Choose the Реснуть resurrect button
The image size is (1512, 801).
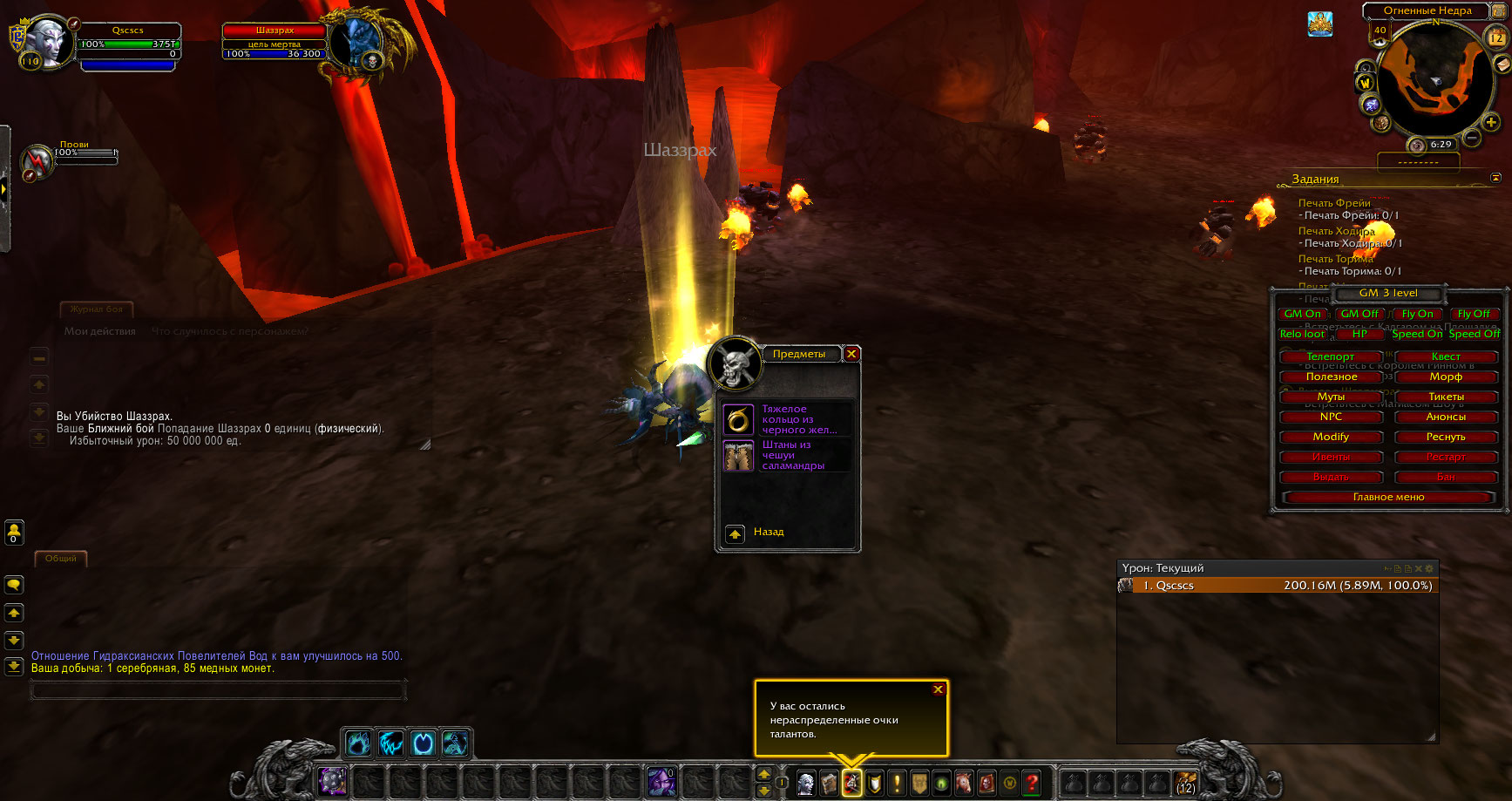tap(1446, 437)
